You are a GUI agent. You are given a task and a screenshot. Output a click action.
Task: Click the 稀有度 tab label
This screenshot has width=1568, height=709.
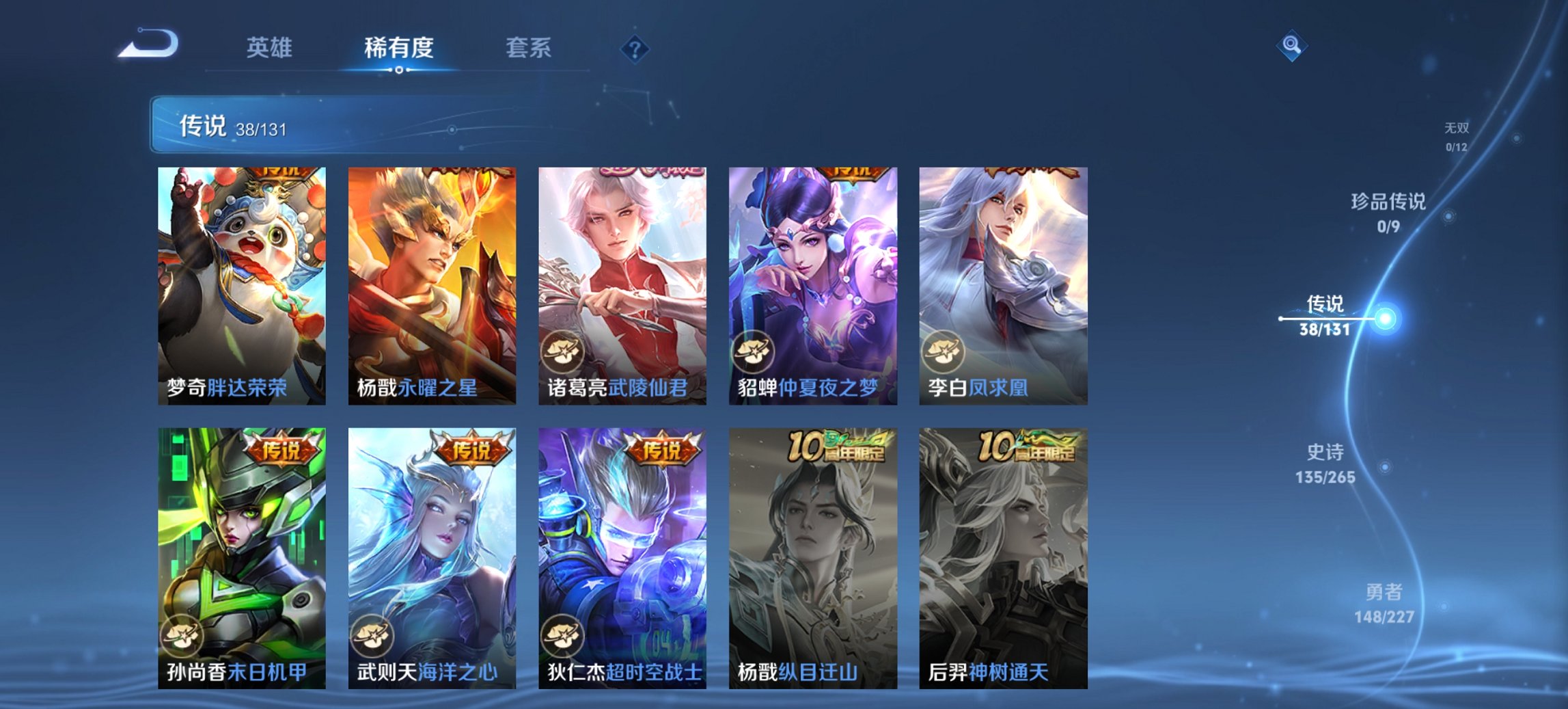[x=400, y=48]
